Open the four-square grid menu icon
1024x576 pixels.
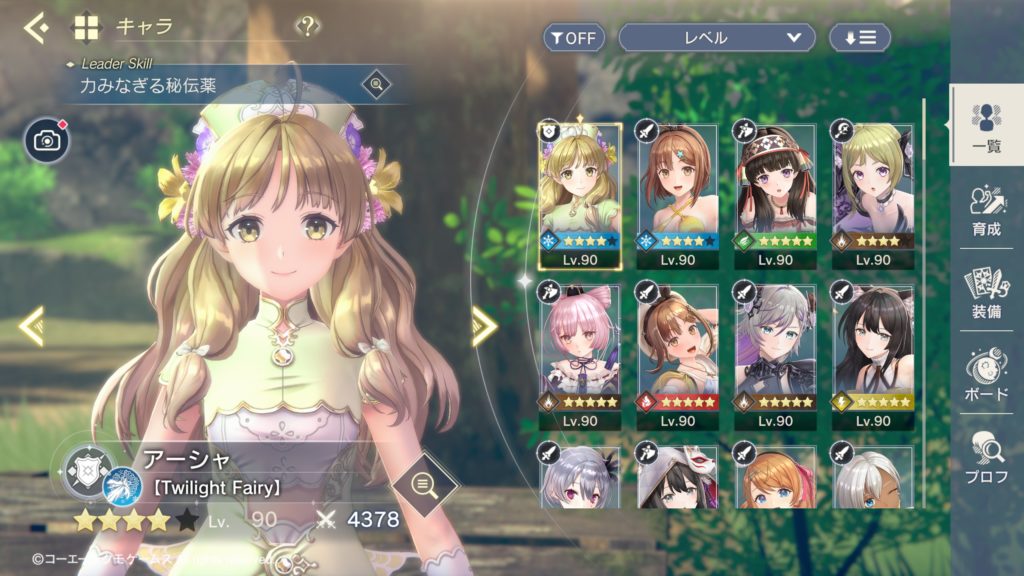87,27
